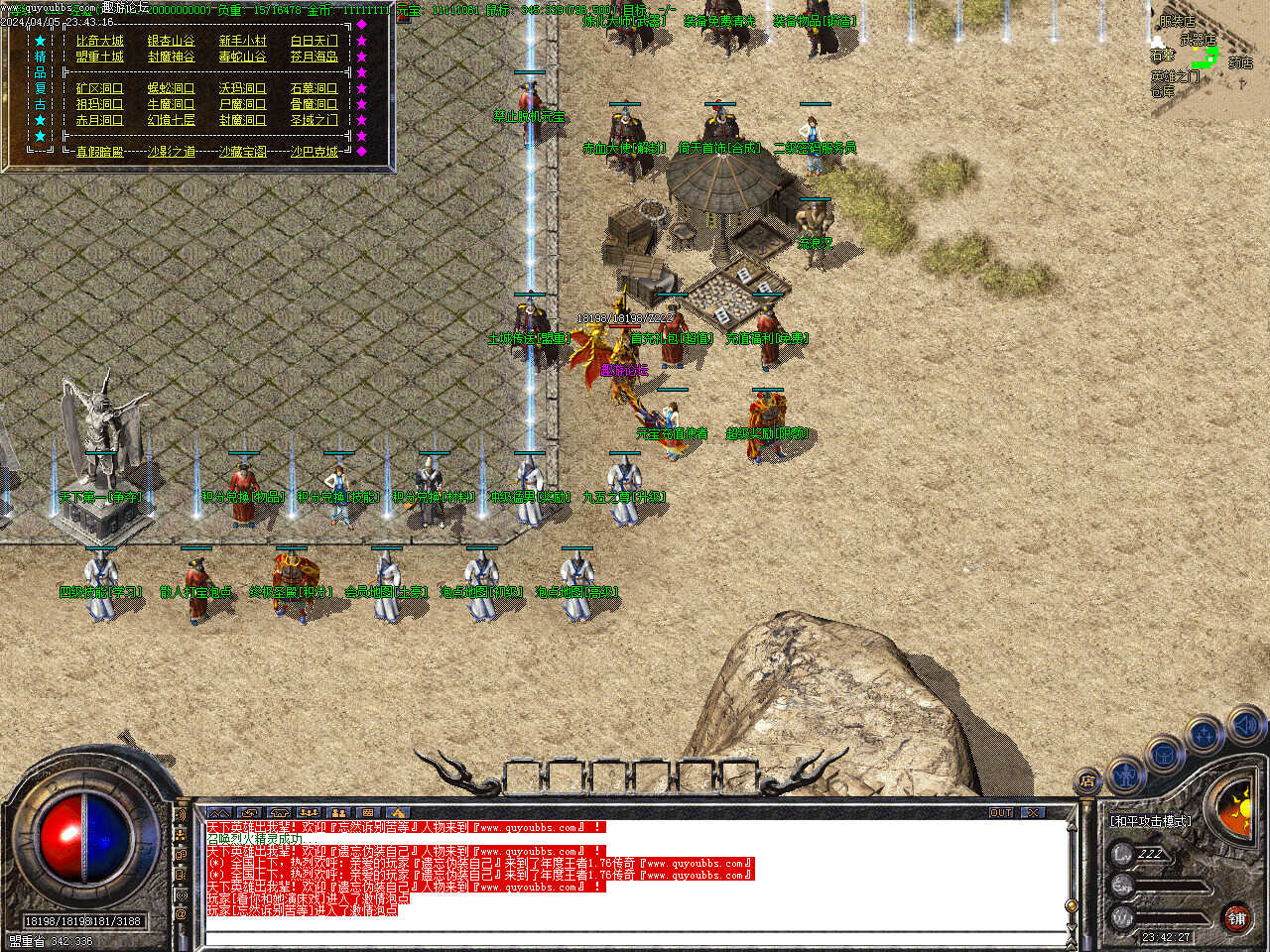Pick the 苍月海岛 teleport link
Viewport: 1270px width, 952px height.
315,57
